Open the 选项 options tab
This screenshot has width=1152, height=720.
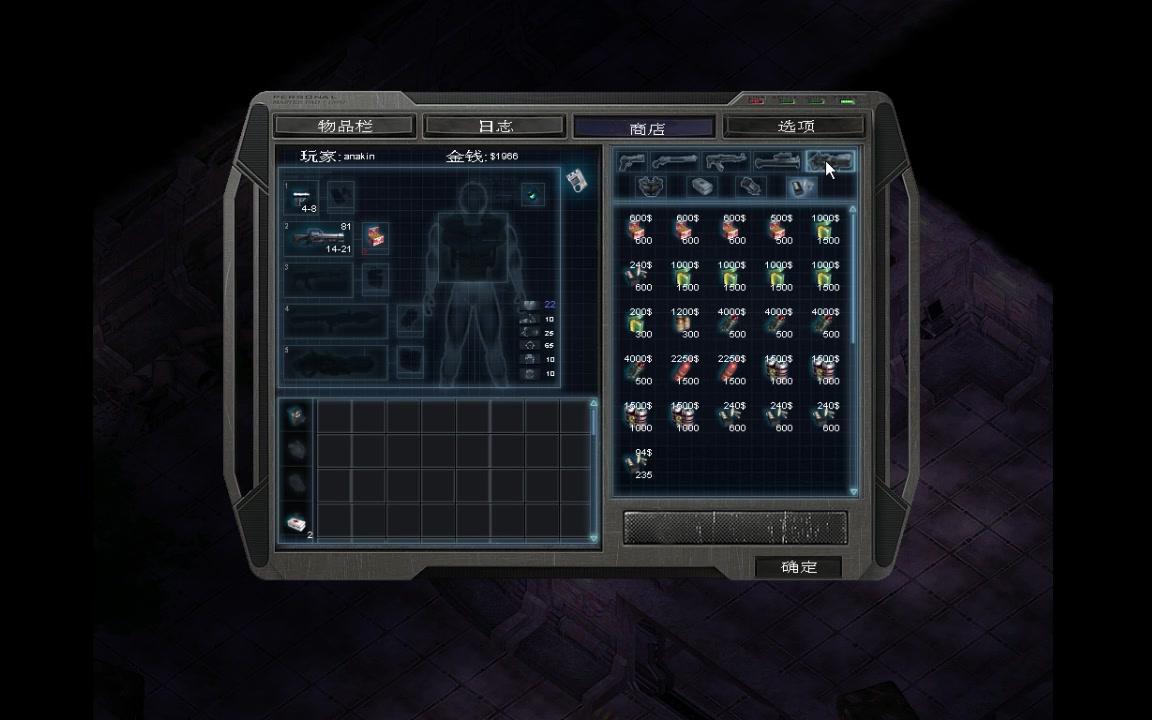[796, 126]
